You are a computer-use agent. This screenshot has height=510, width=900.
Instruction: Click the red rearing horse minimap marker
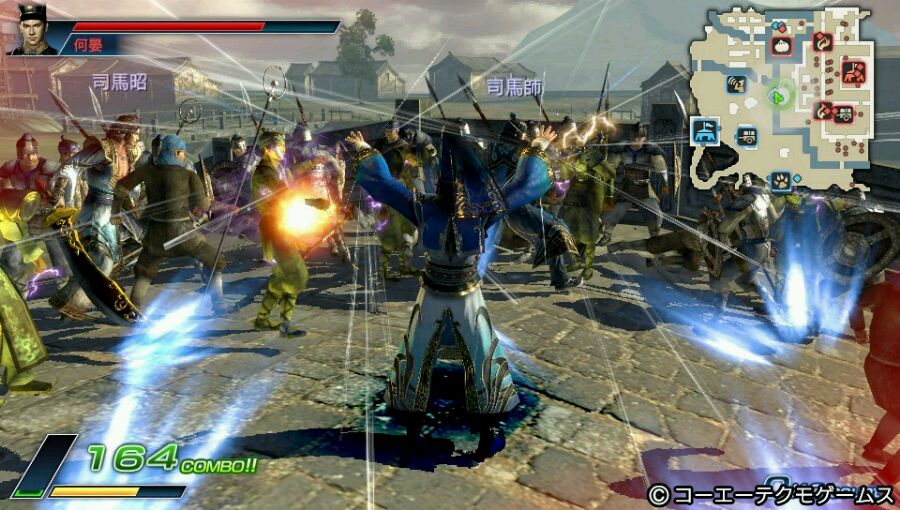coord(853,70)
